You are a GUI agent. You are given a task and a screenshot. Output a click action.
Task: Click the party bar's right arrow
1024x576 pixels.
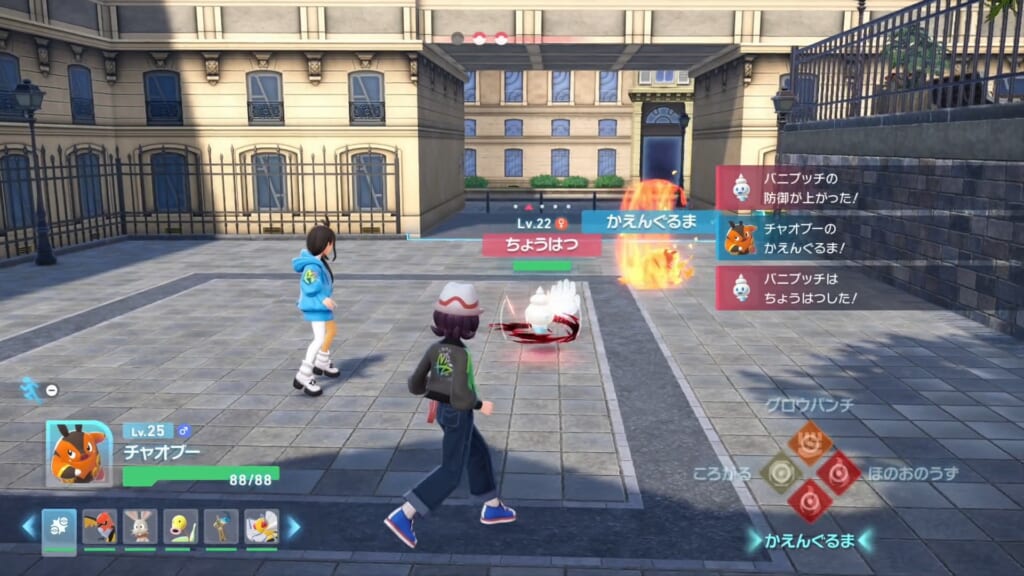tap(293, 526)
